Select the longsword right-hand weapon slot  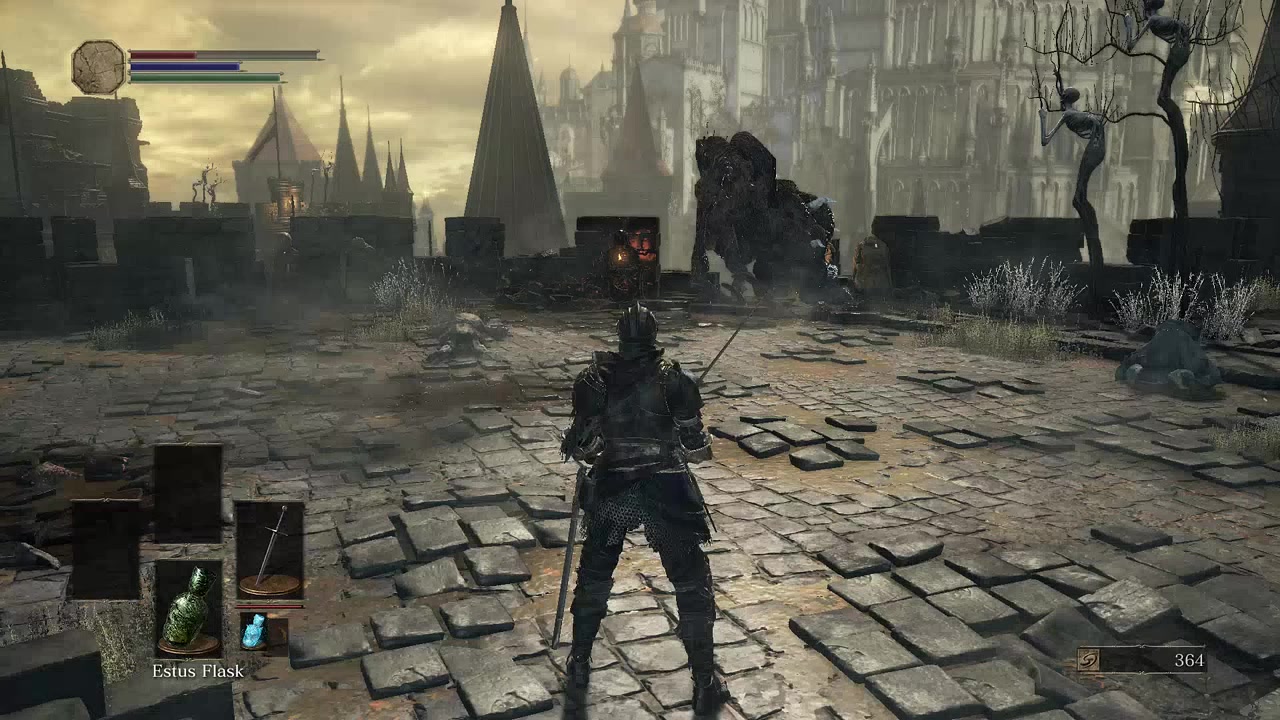click(x=269, y=549)
